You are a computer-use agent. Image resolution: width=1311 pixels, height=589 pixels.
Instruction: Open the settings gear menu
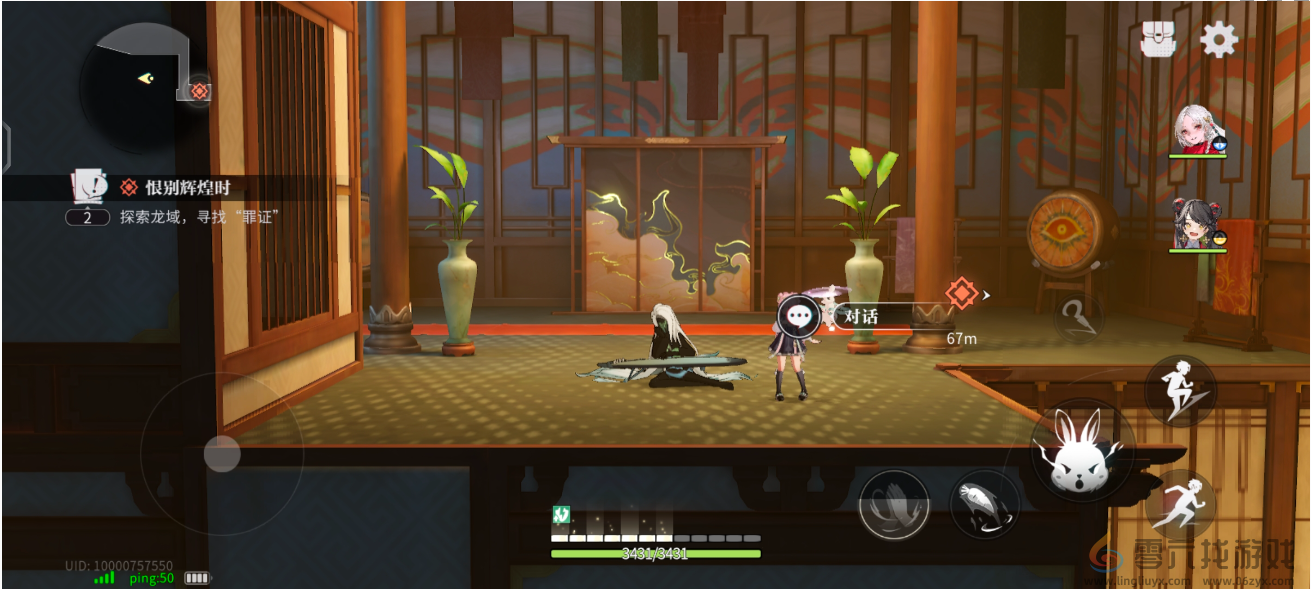[1219, 40]
